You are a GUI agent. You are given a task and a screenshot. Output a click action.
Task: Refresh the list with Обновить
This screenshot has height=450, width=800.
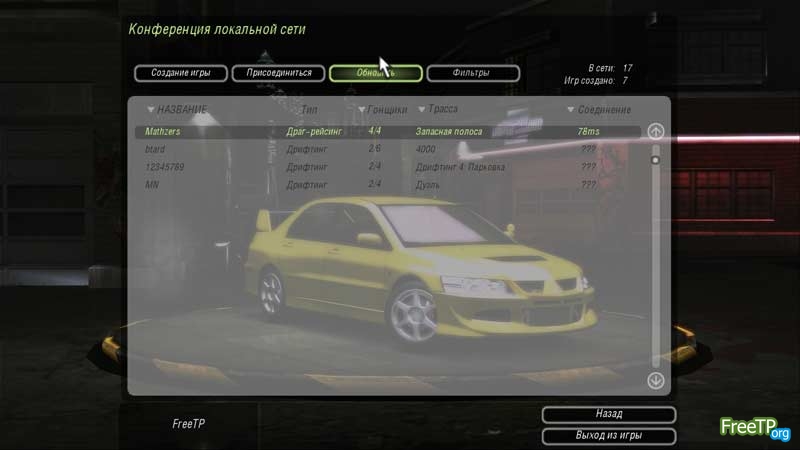(375, 73)
